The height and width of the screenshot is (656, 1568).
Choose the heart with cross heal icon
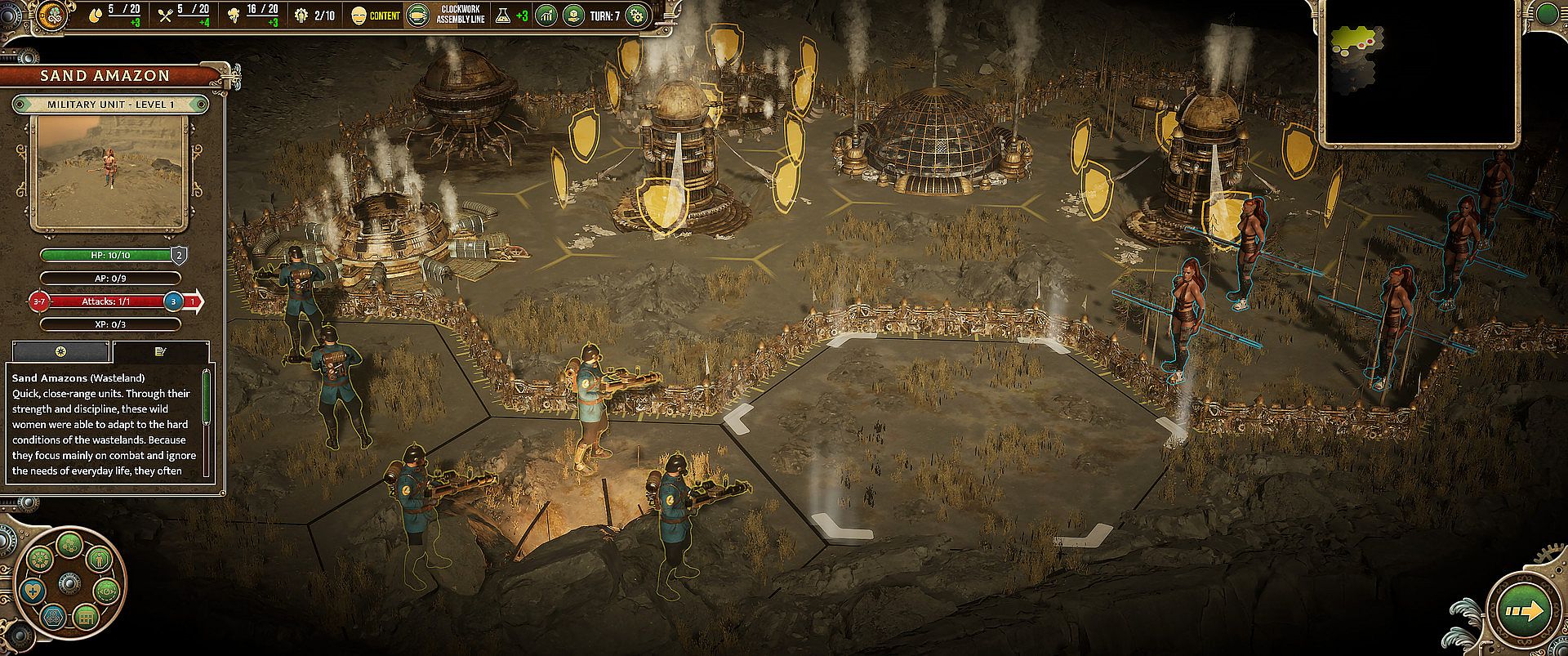[33, 593]
